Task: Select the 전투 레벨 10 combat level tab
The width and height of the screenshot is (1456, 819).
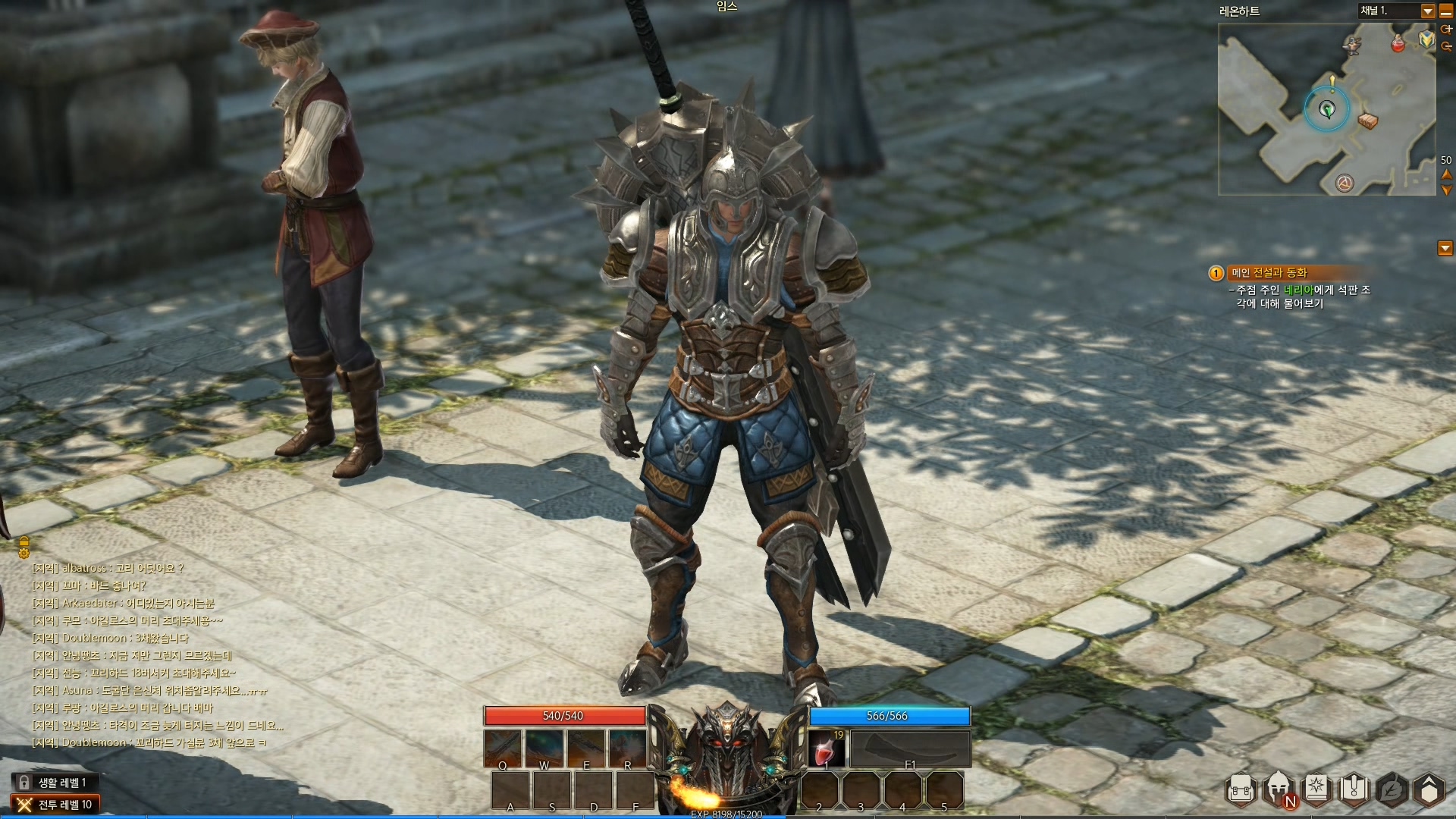Action: point(55,805)
